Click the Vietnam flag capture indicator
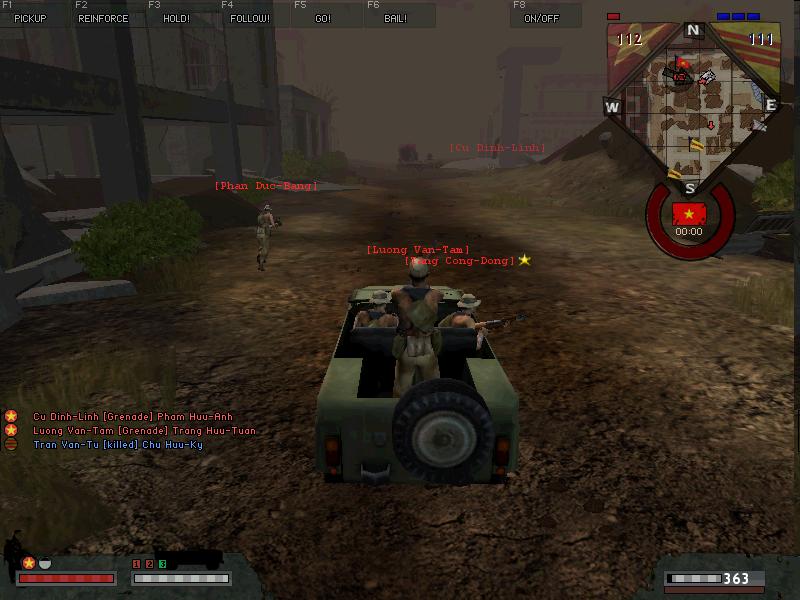The image size is (800, 600). 689,214
